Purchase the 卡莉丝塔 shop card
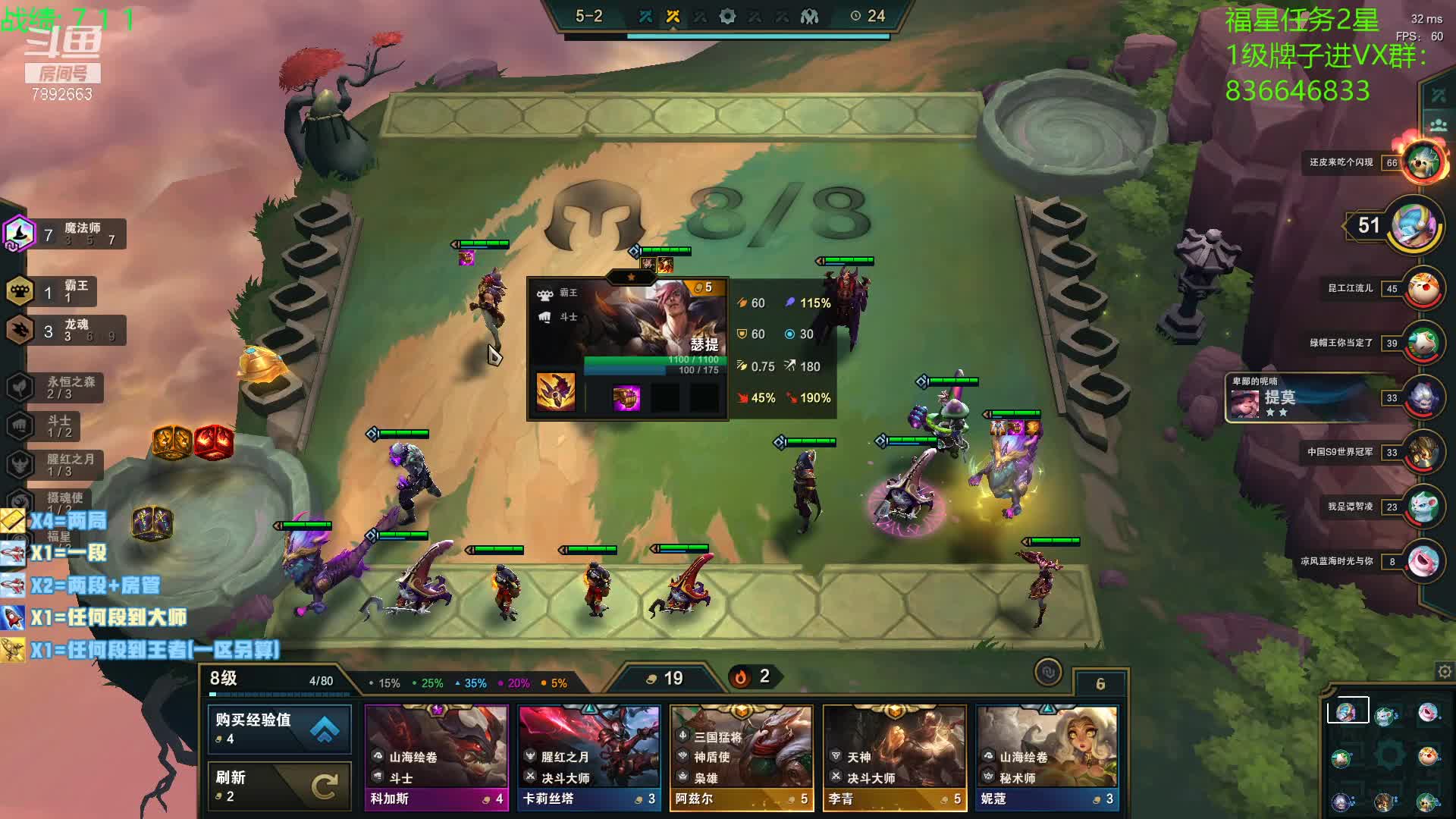This screenshot has width=1456, height=819. point(589,758)
